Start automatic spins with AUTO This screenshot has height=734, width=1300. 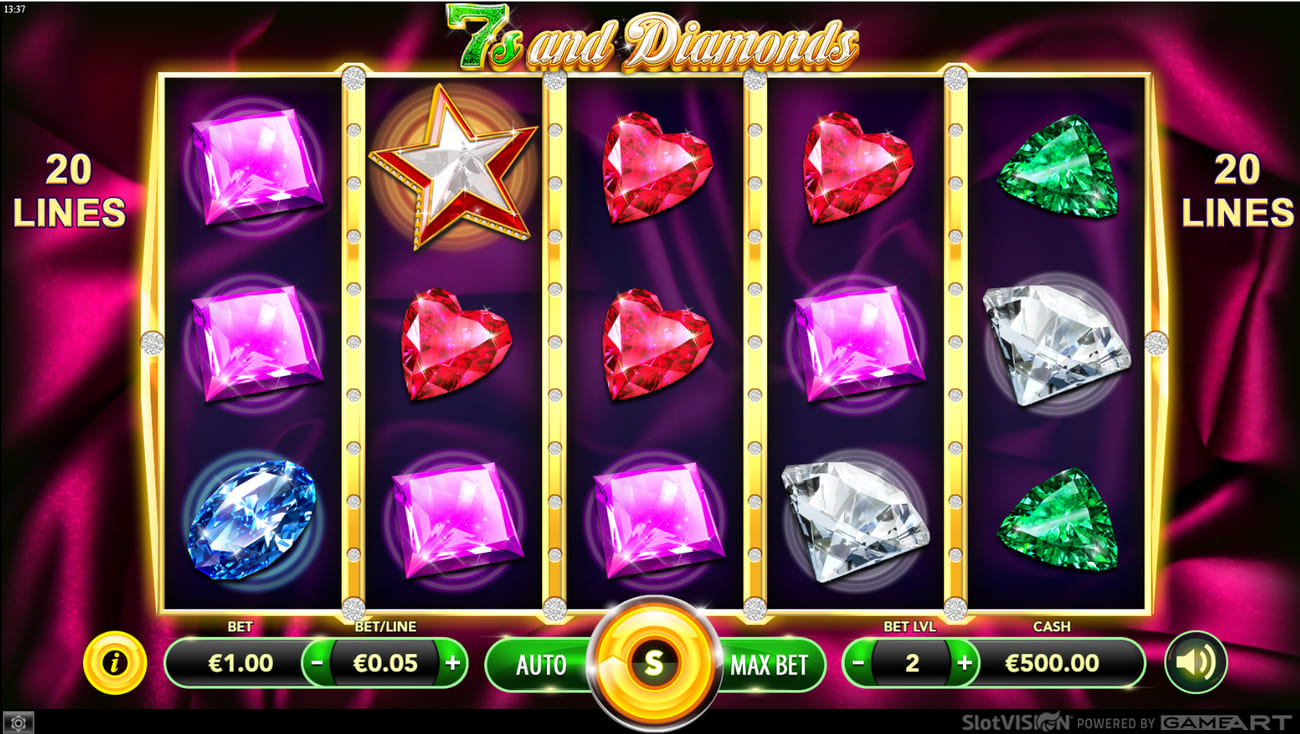pos(542,662)
